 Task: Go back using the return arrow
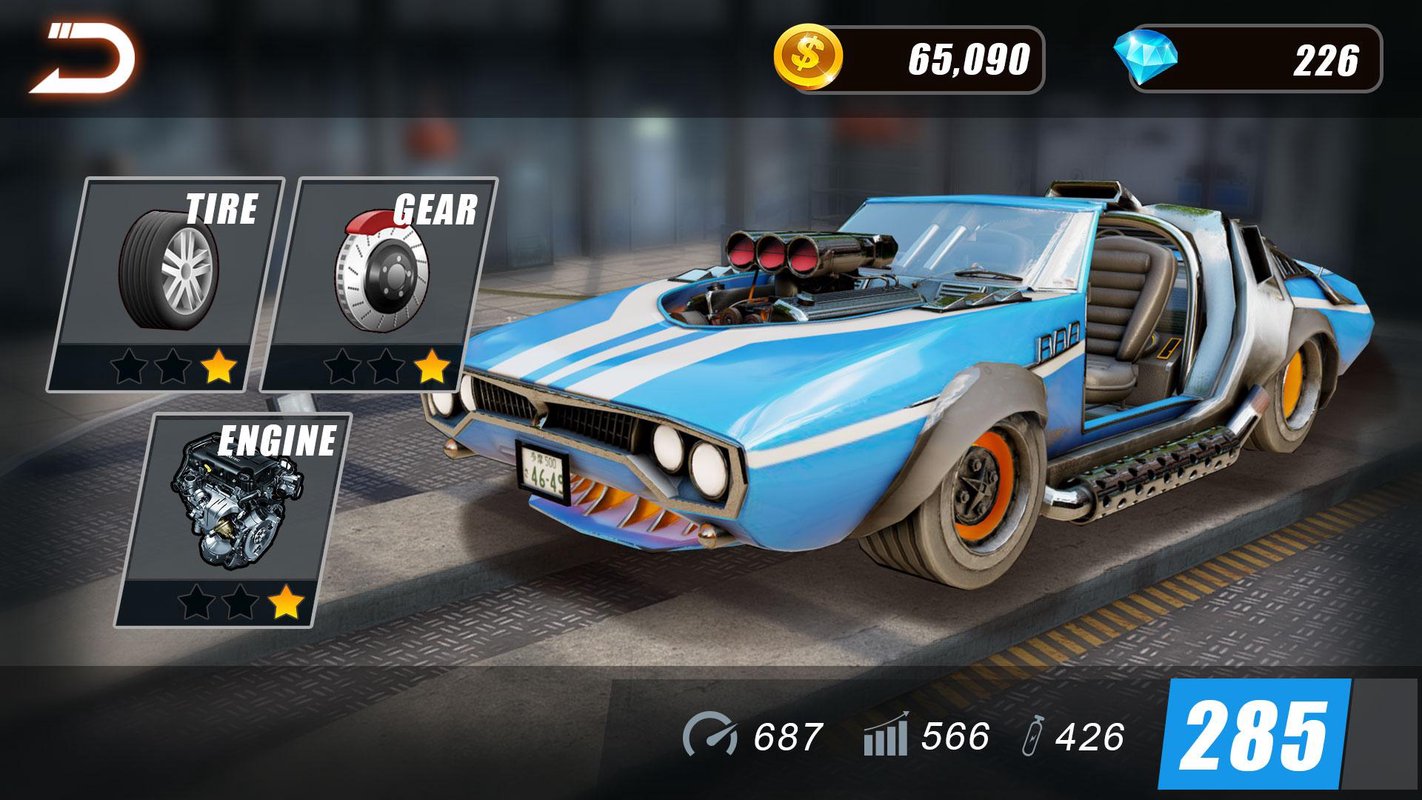pos(84,60)
